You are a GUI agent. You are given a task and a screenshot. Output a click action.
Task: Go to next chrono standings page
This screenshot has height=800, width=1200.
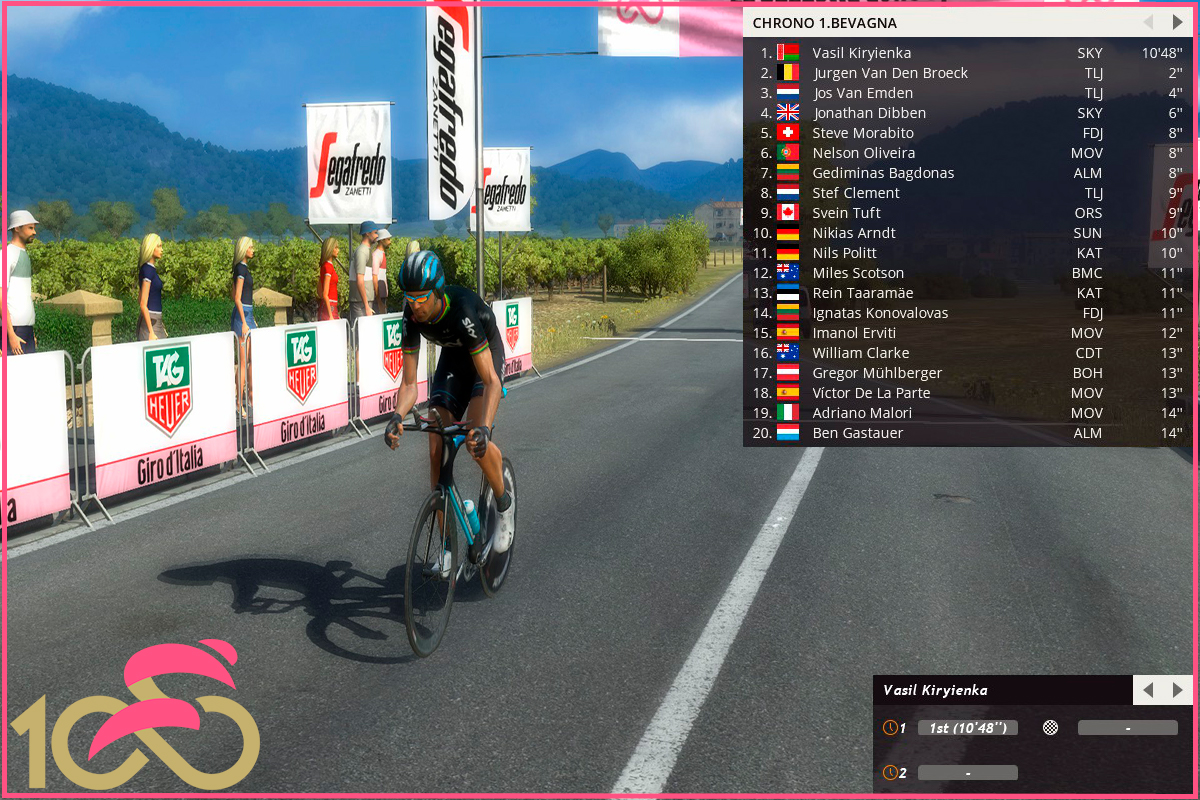pos(1177,22)
